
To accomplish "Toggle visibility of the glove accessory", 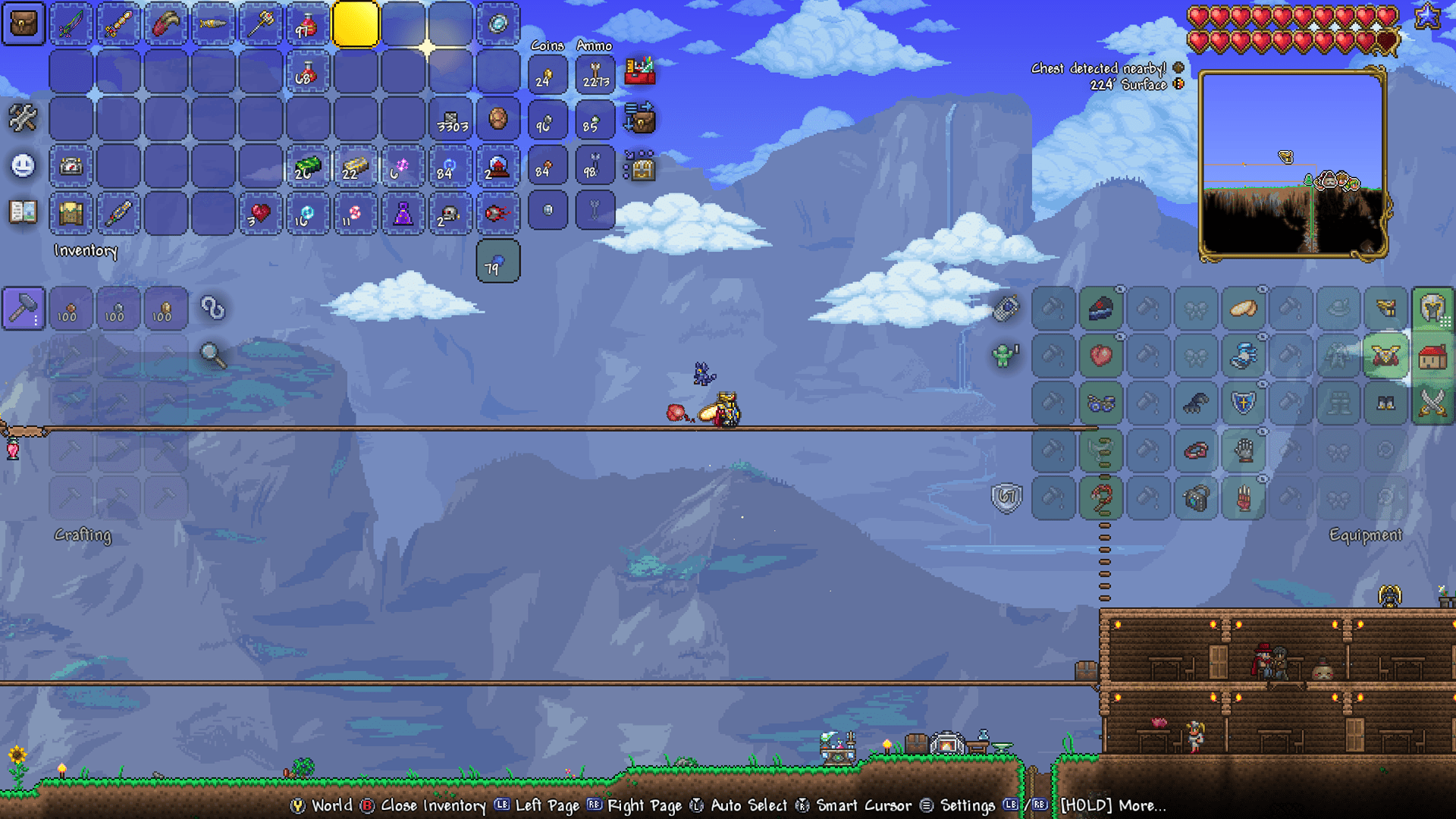I will coord(1261,431).
